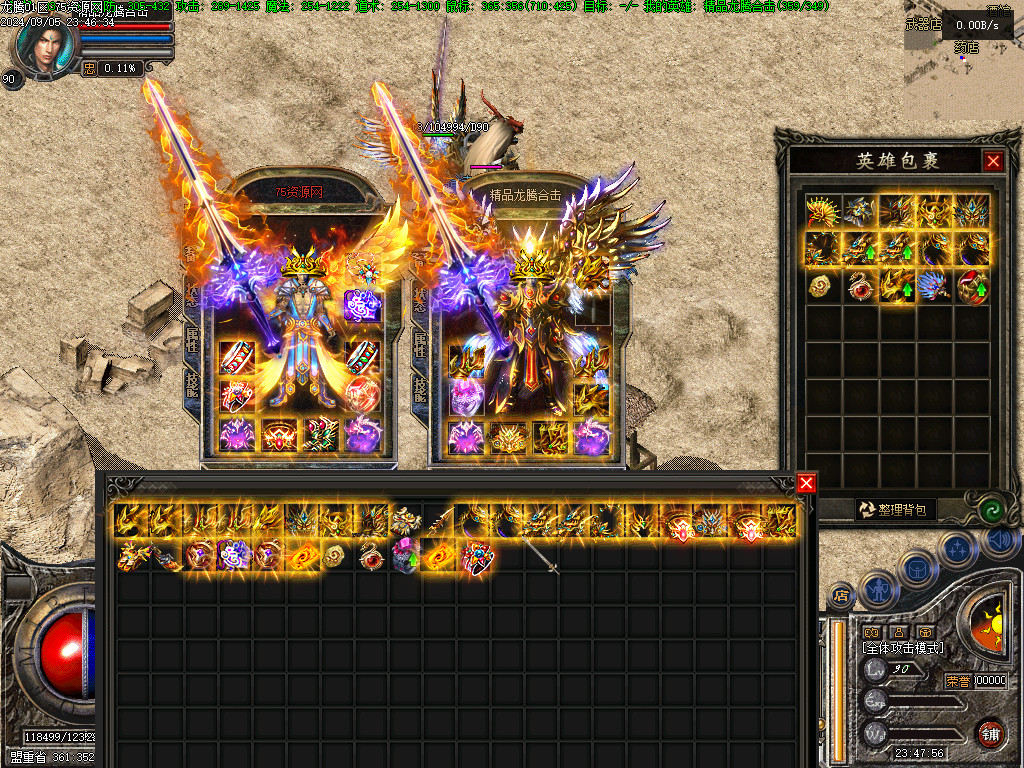Select the purple rune scroll in inventory
This screenshot has height=768, width=1024.
pyautogui.click(x=233, y=555)
